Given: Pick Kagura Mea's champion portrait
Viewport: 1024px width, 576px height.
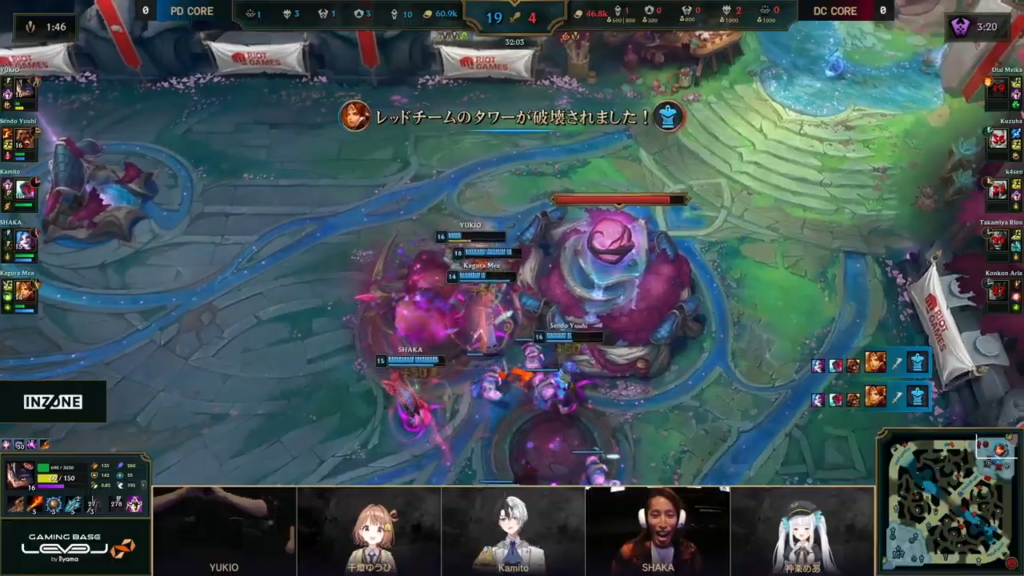Looking at the screenshot, I should coord(25,291).
